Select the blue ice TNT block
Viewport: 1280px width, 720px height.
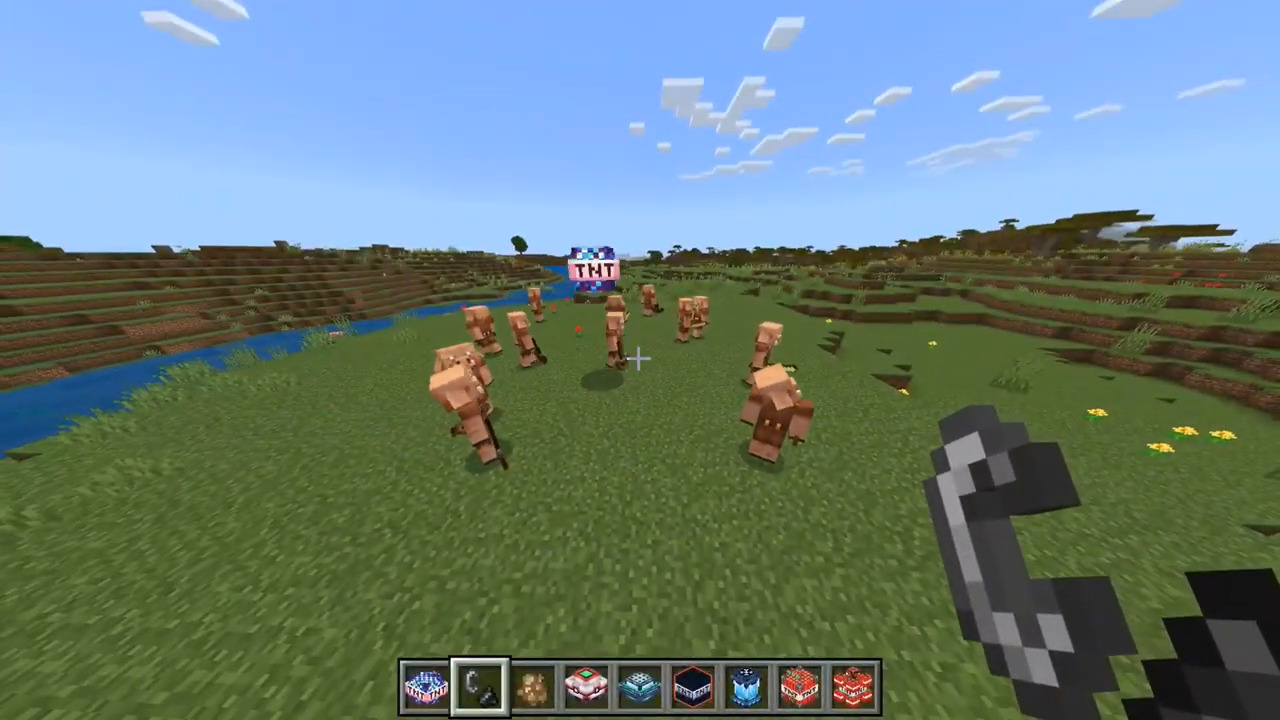click(747, 683)
